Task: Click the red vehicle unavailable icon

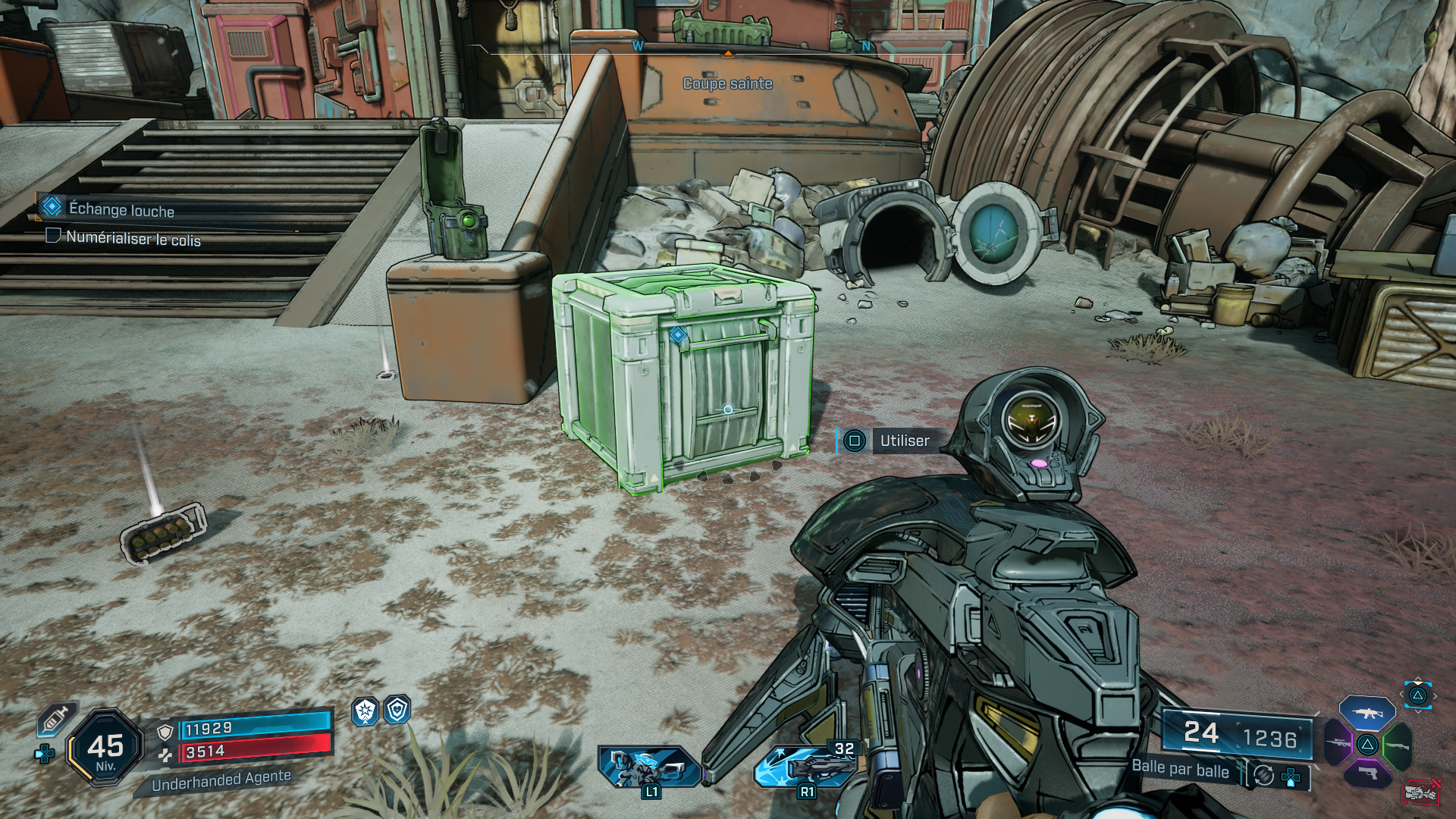Action: click(x=1420, y=792)
